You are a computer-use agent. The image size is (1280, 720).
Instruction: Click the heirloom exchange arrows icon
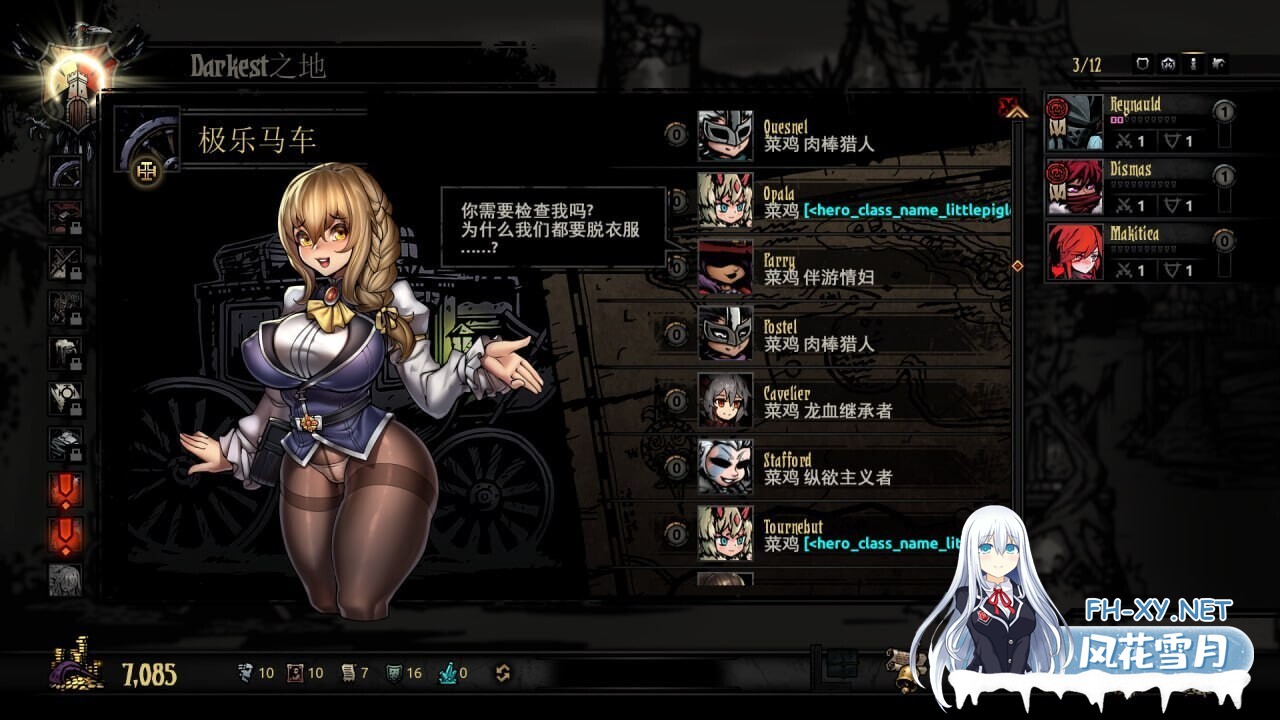pos(503,673)
